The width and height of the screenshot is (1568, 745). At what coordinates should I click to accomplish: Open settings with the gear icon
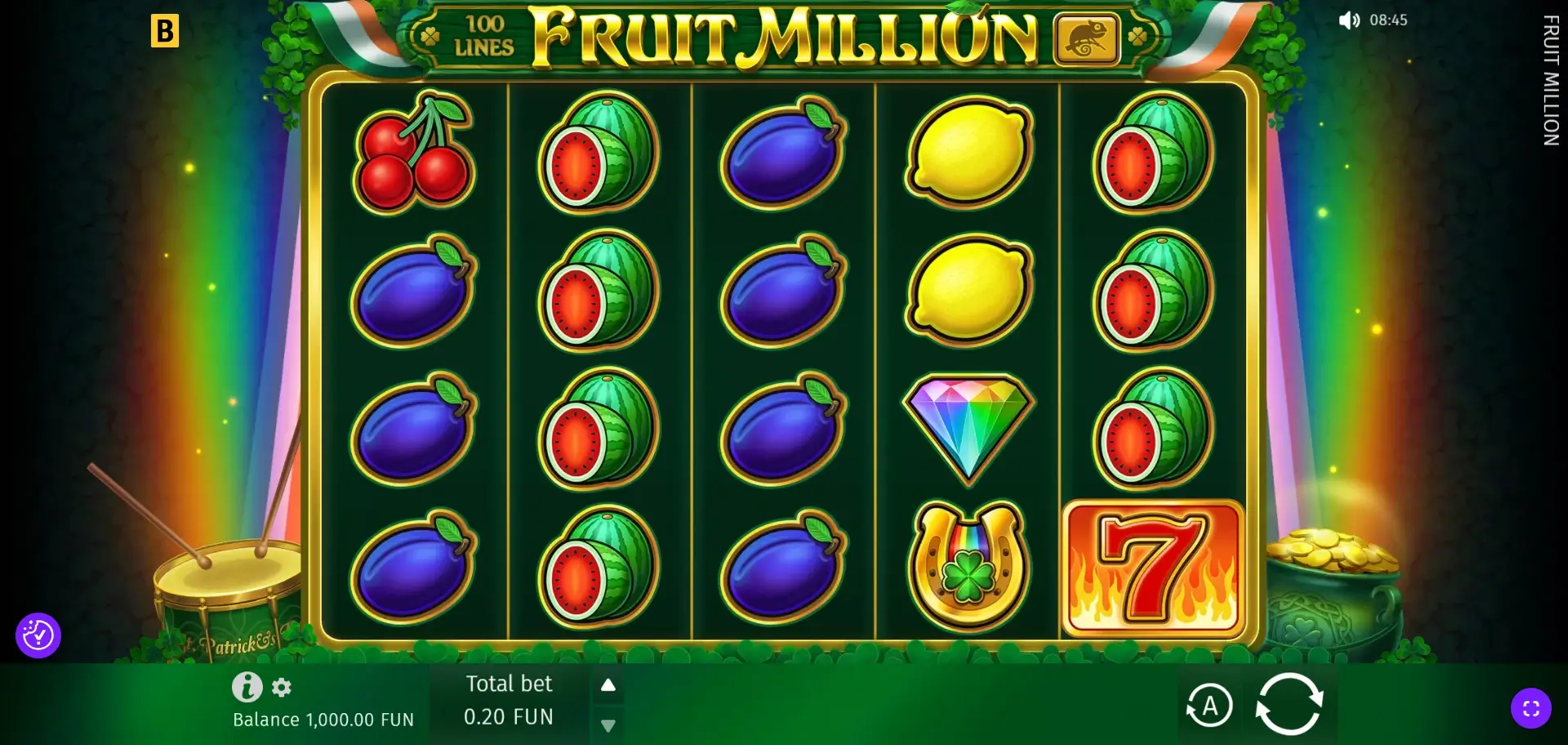282,689
